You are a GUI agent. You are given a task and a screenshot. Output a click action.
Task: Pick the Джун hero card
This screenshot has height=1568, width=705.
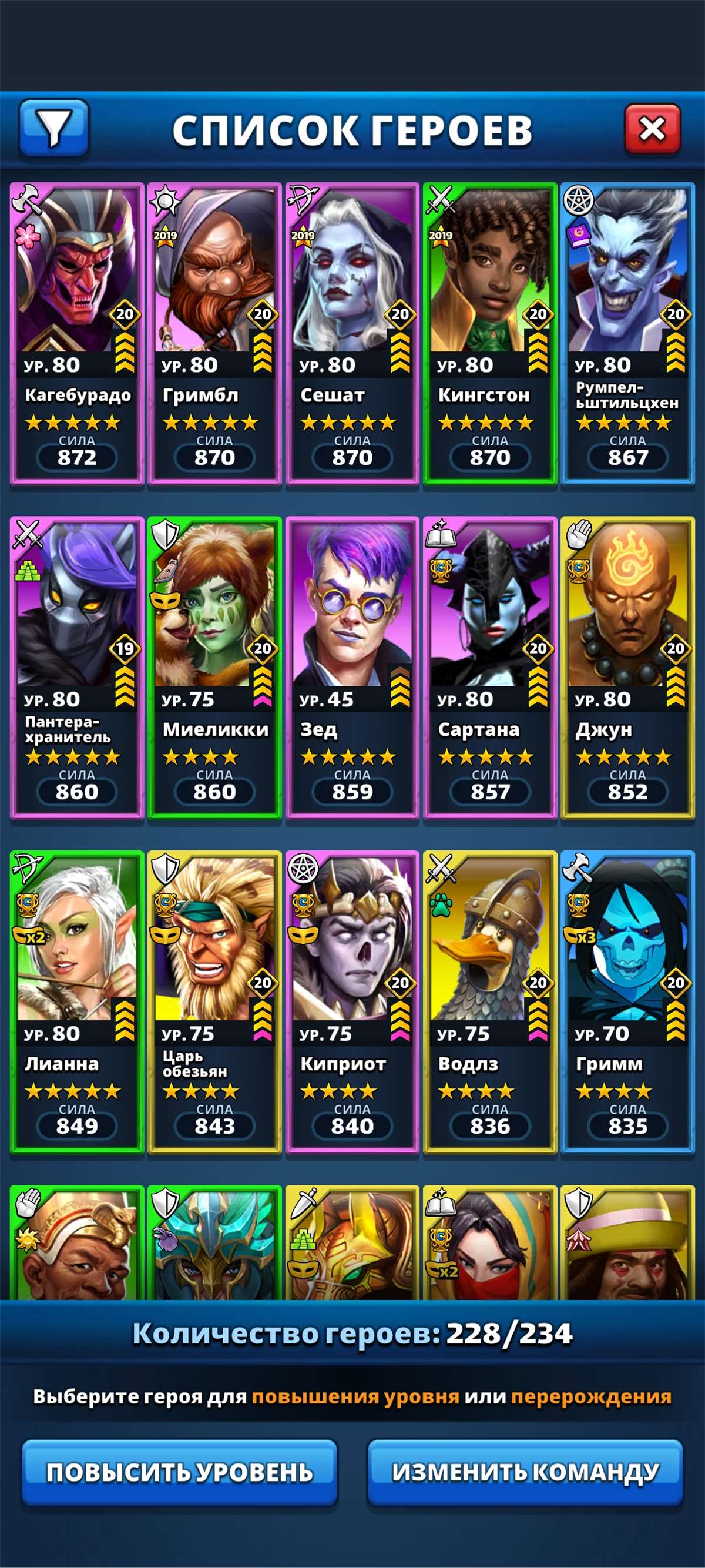click(x=627, y=667)
